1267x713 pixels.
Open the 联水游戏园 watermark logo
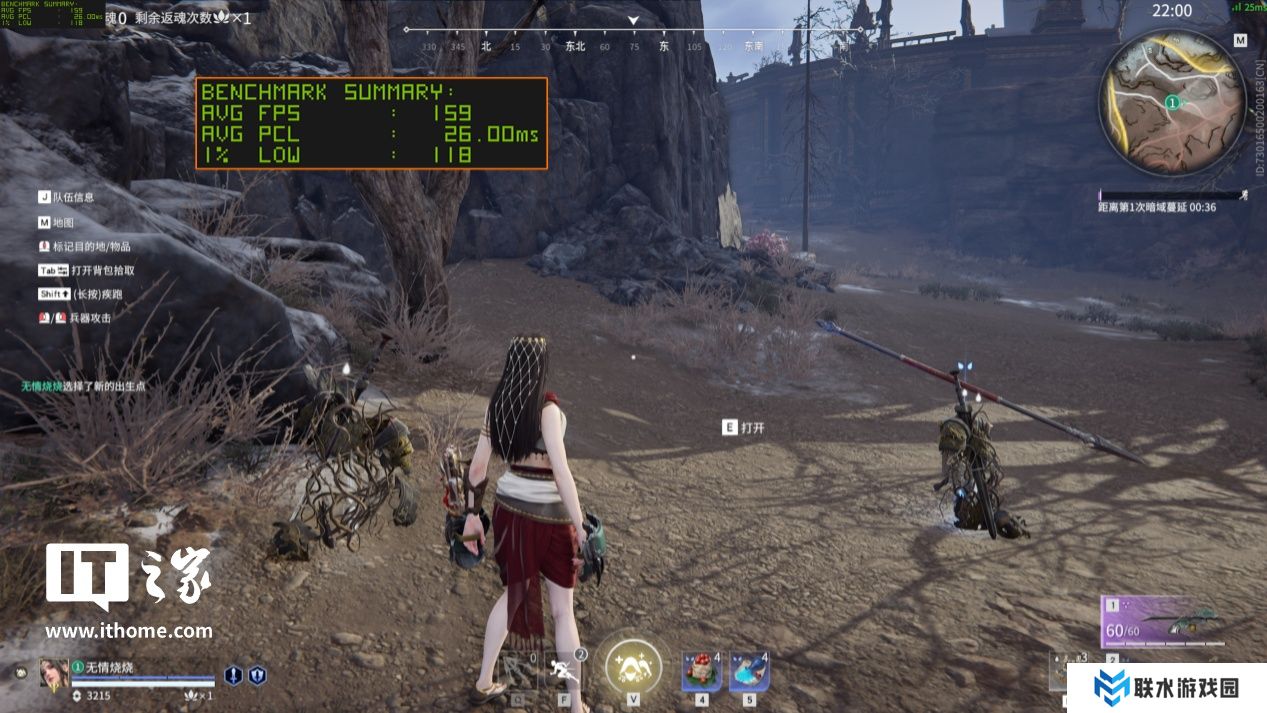(x=1166, y=687)
